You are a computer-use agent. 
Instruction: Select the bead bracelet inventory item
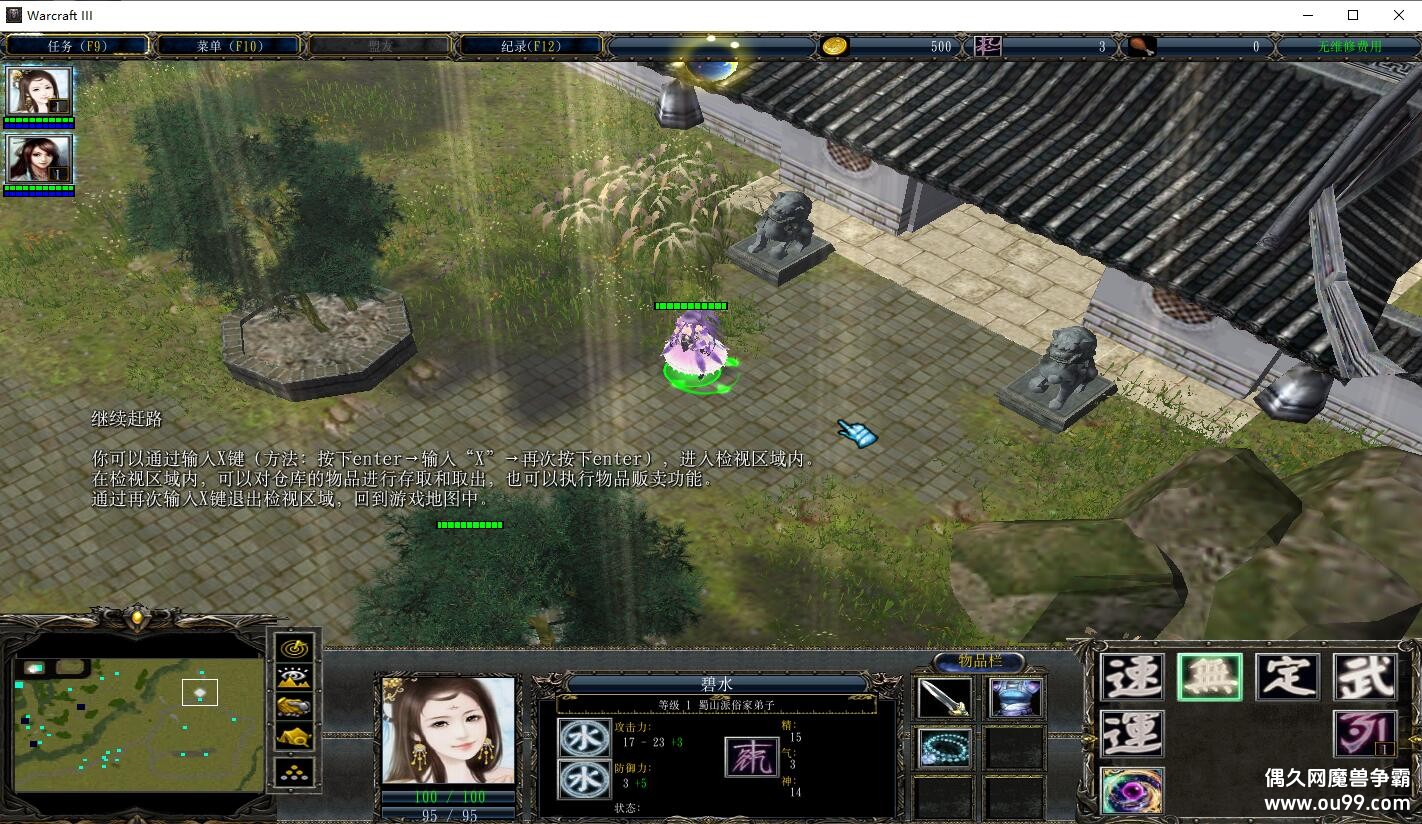pyautogui.click(x=944, y=748)
